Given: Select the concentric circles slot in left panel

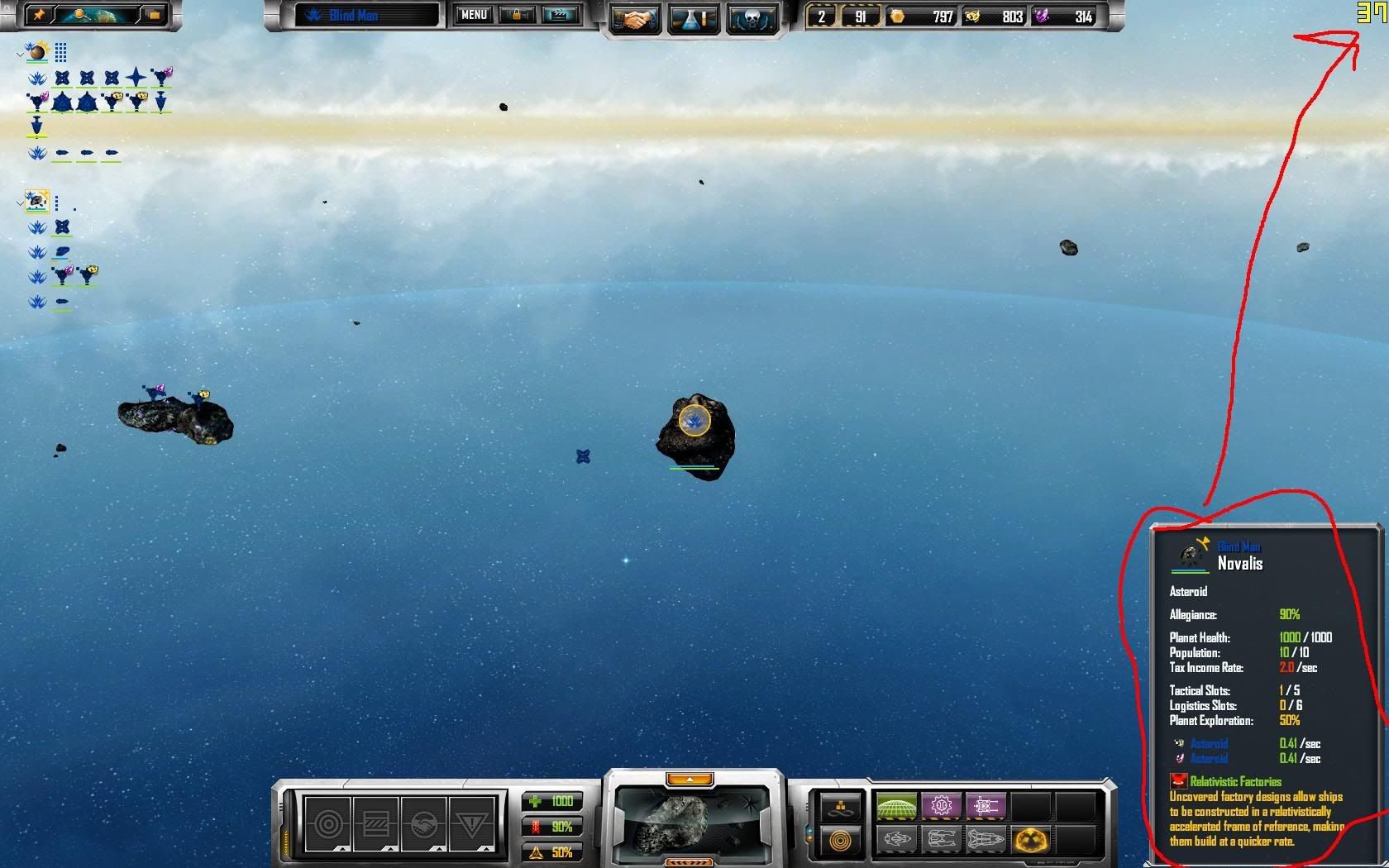Looking at the screenshot, I should point(327,823).
